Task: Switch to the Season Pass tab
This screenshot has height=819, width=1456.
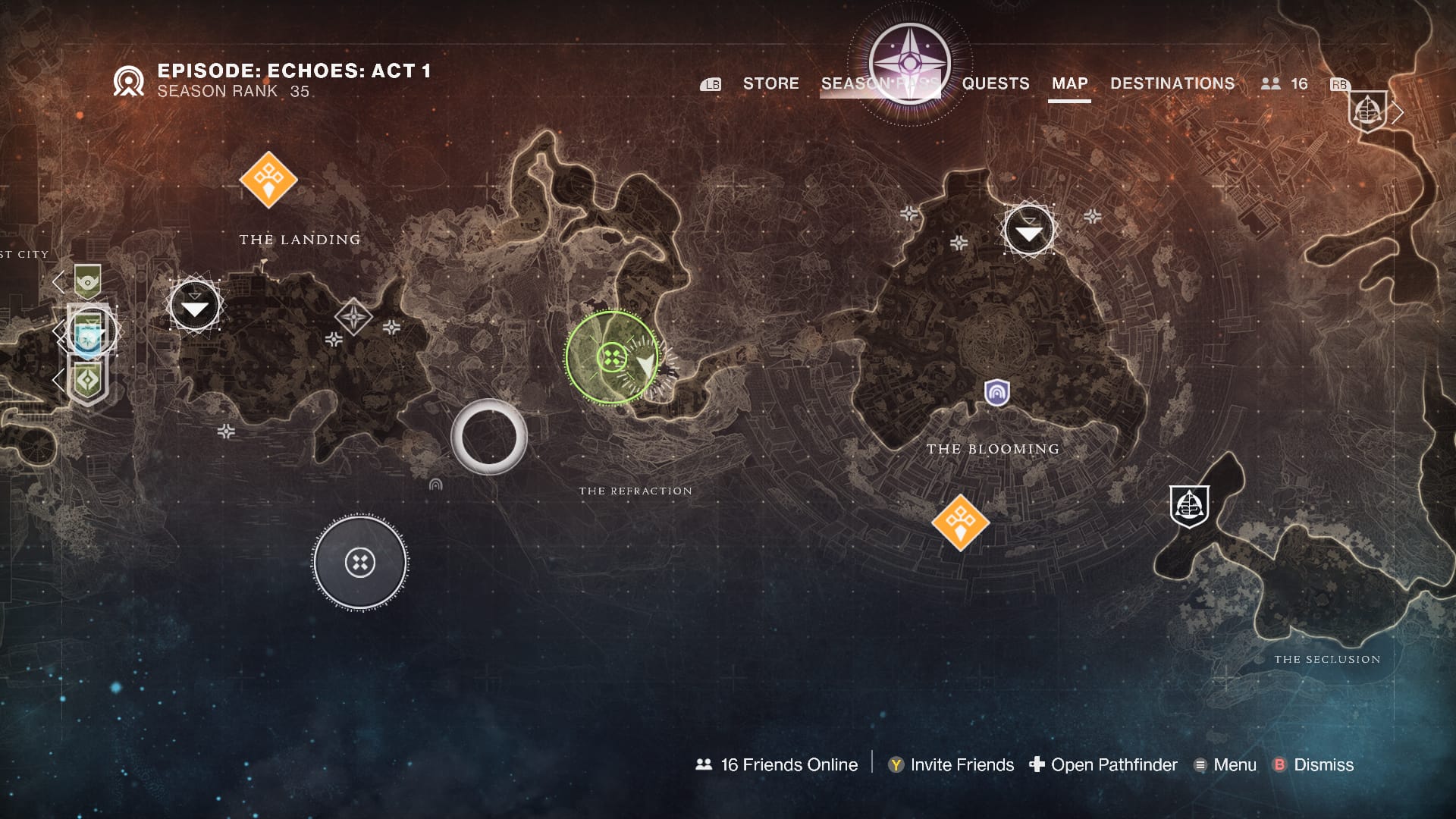Action: click(880, 83)
